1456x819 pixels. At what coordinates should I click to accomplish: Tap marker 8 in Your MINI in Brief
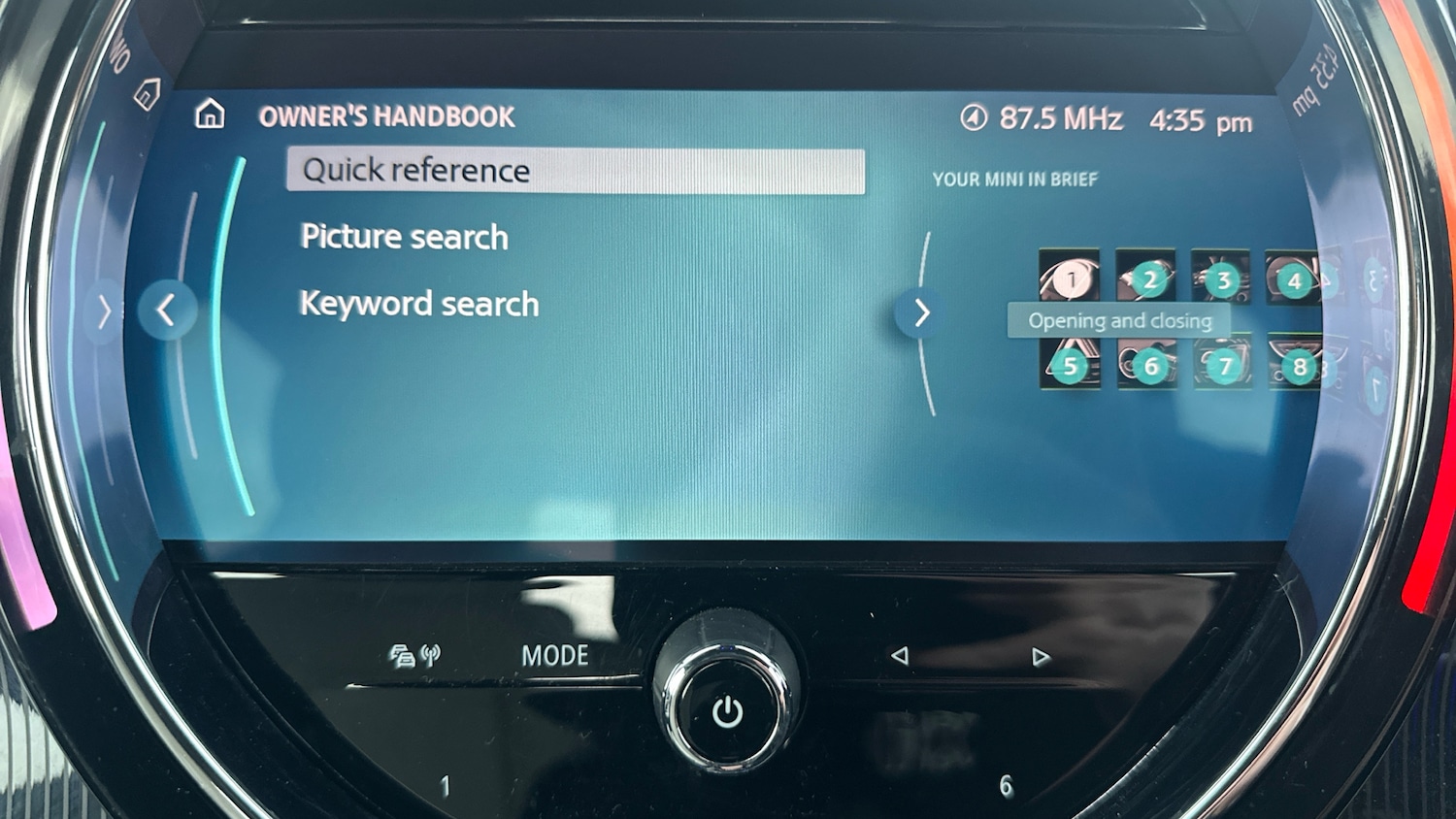[1299, 367]
